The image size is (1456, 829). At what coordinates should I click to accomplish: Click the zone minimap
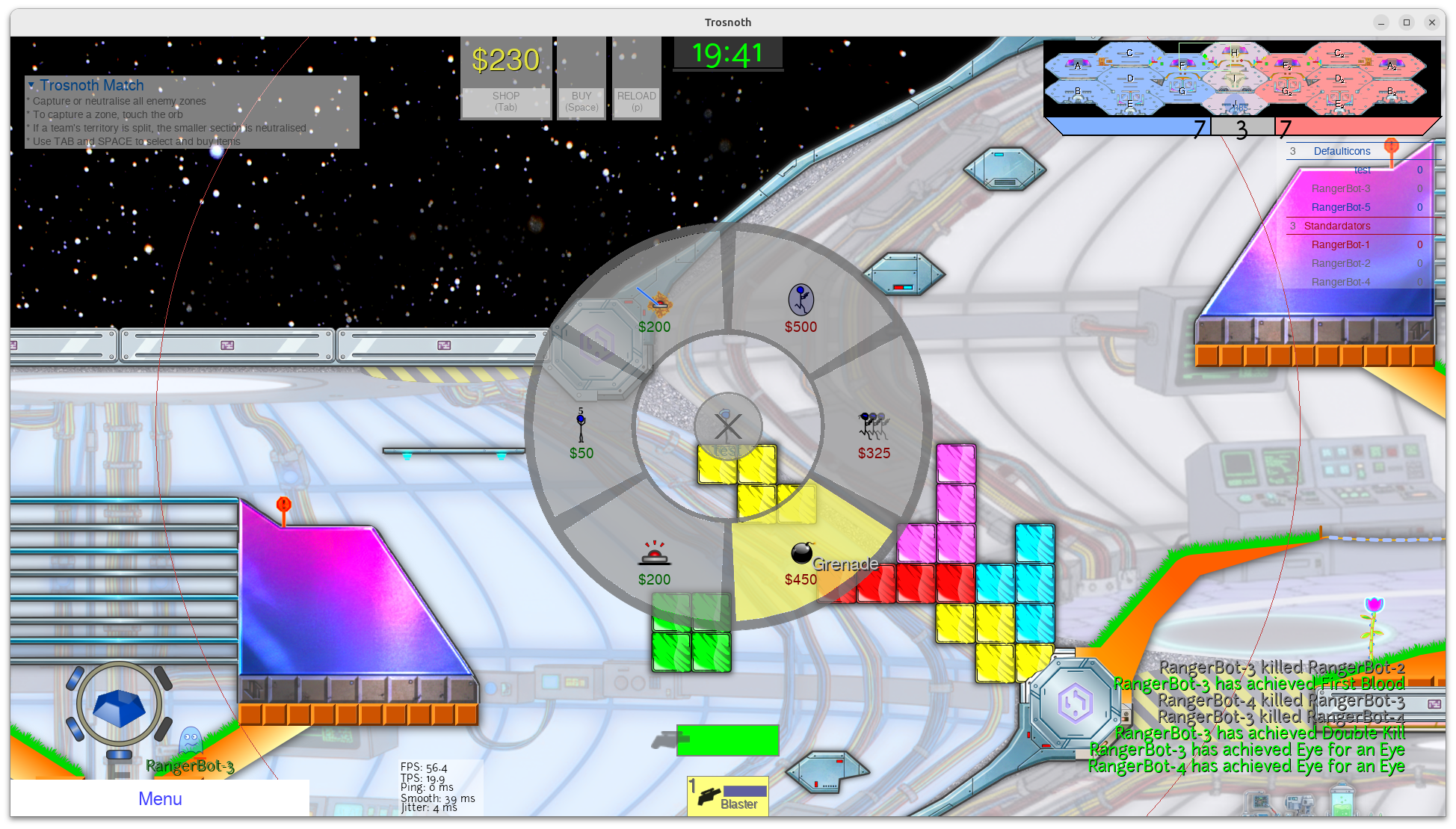click(1241, 79)
